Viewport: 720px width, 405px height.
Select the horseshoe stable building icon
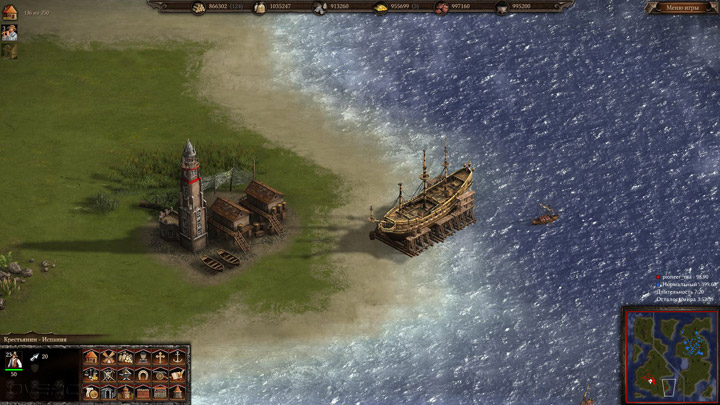pyautogui.click(x=143, y=375)
